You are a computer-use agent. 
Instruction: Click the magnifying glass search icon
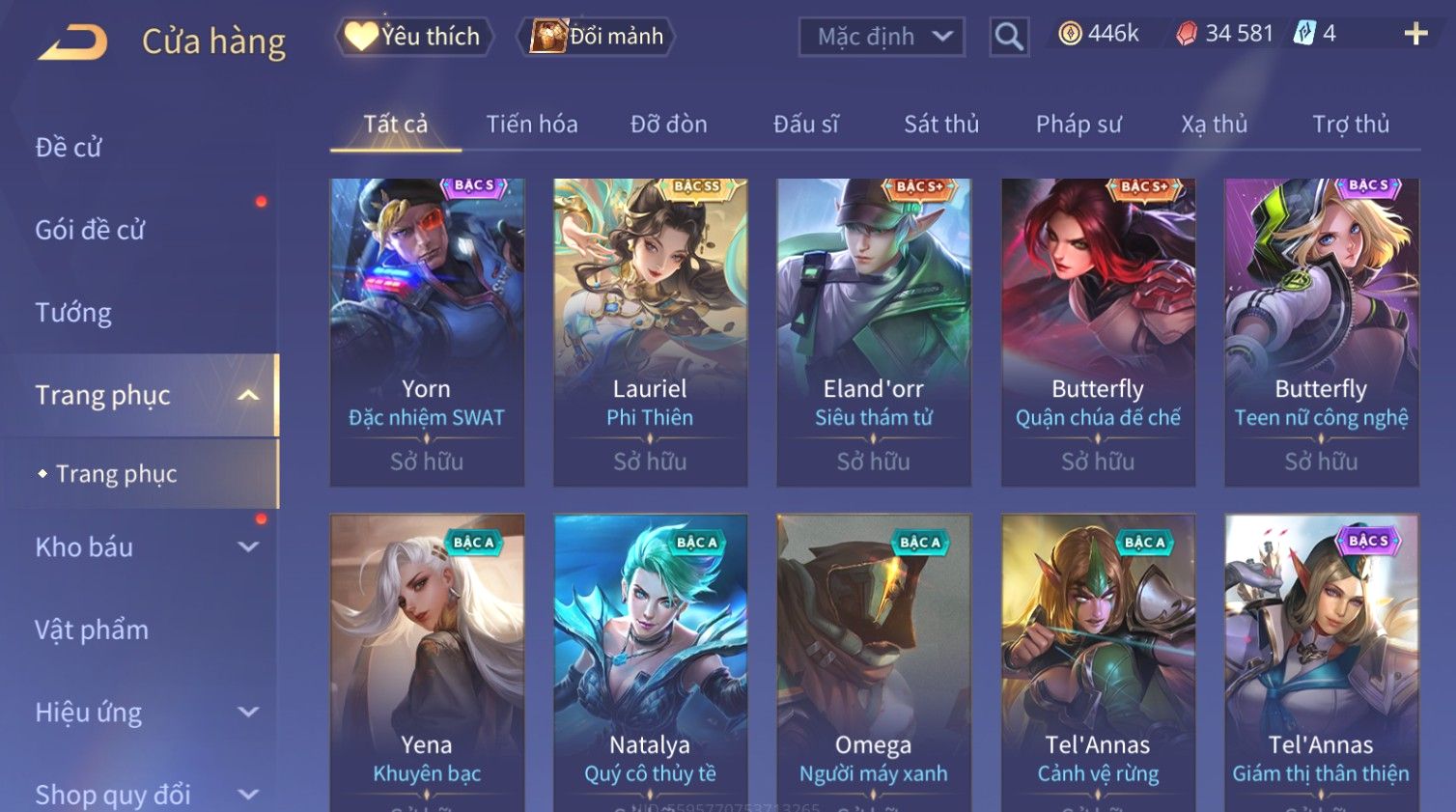pos(1009,37)
